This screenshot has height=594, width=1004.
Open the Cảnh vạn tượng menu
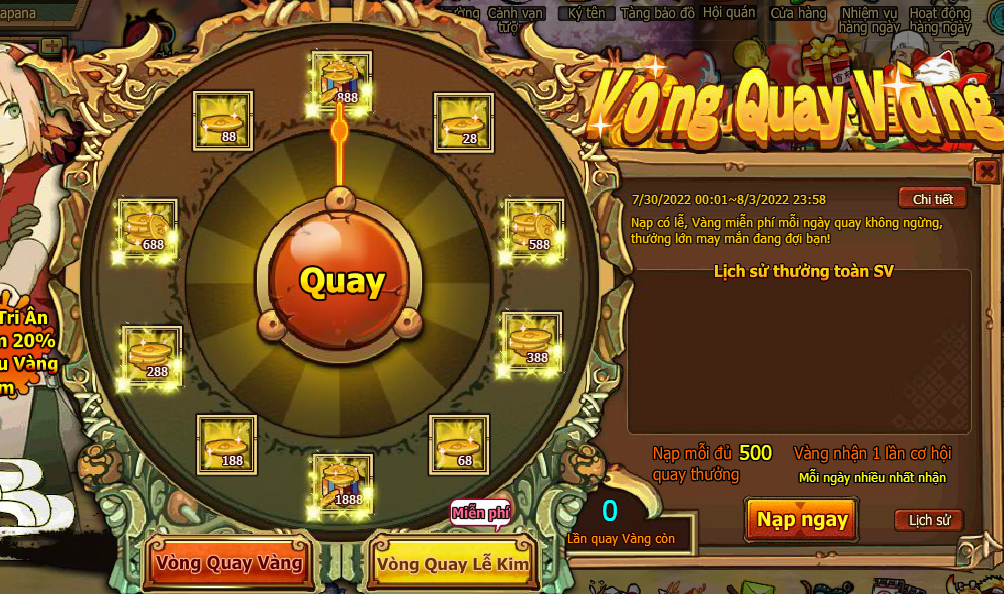point(516,19)
